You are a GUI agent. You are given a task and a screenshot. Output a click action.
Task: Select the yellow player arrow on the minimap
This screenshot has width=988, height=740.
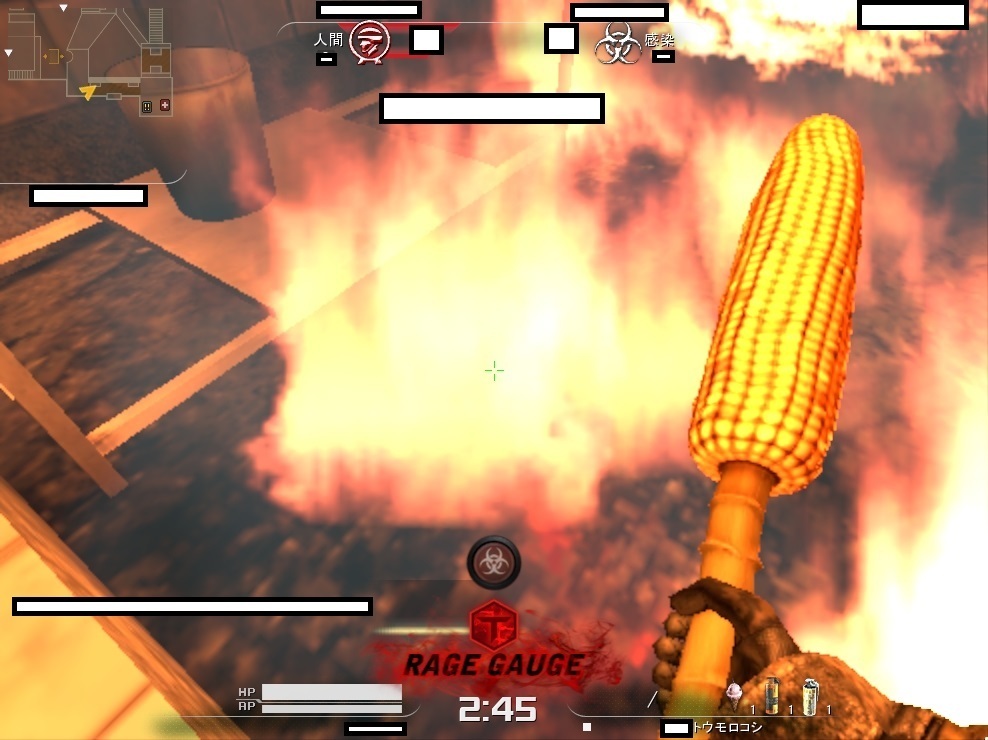click(x=89, y=93)
